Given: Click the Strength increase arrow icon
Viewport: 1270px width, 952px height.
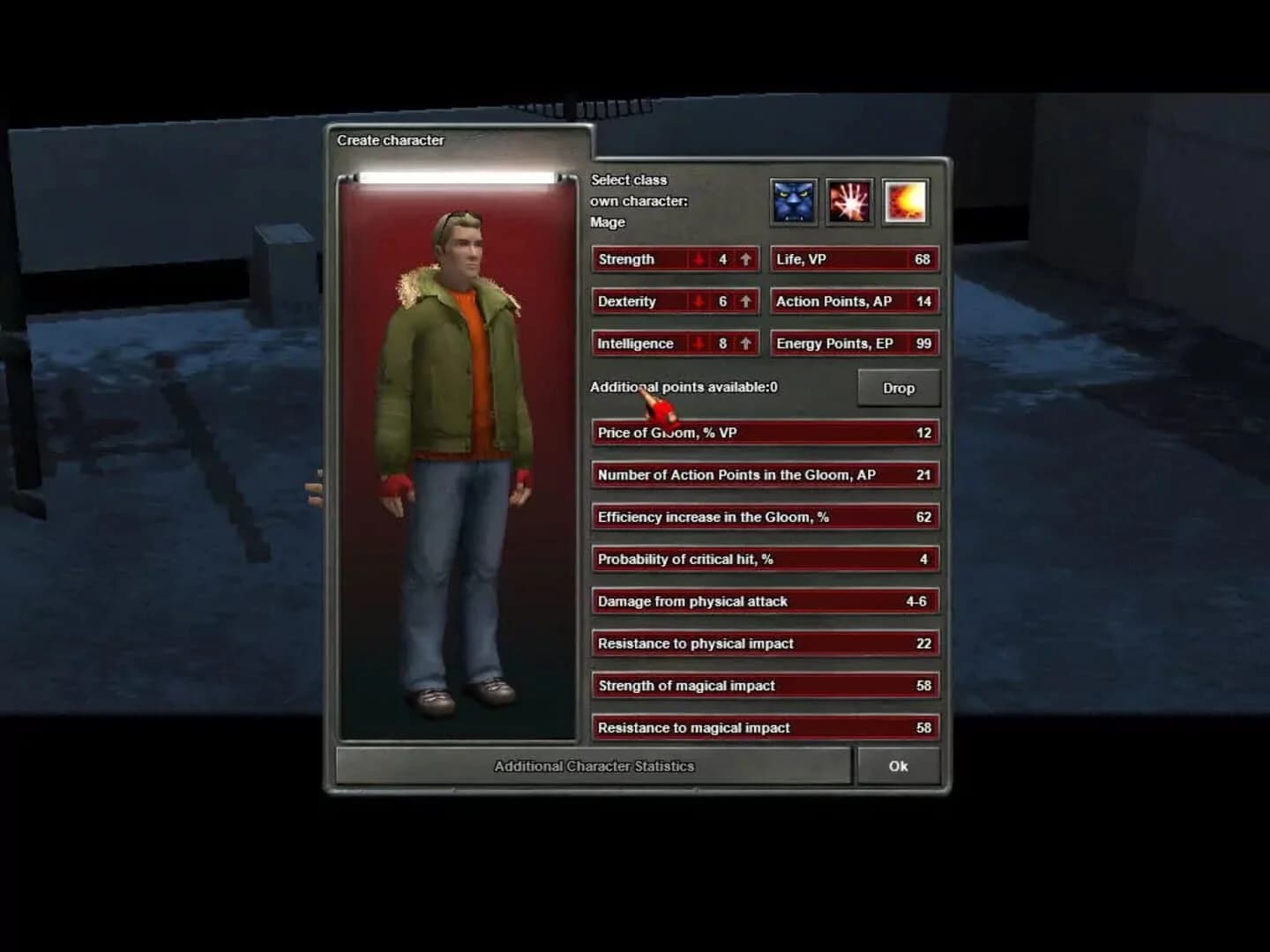Looking at the screenshot, I should tap(745, 259).
